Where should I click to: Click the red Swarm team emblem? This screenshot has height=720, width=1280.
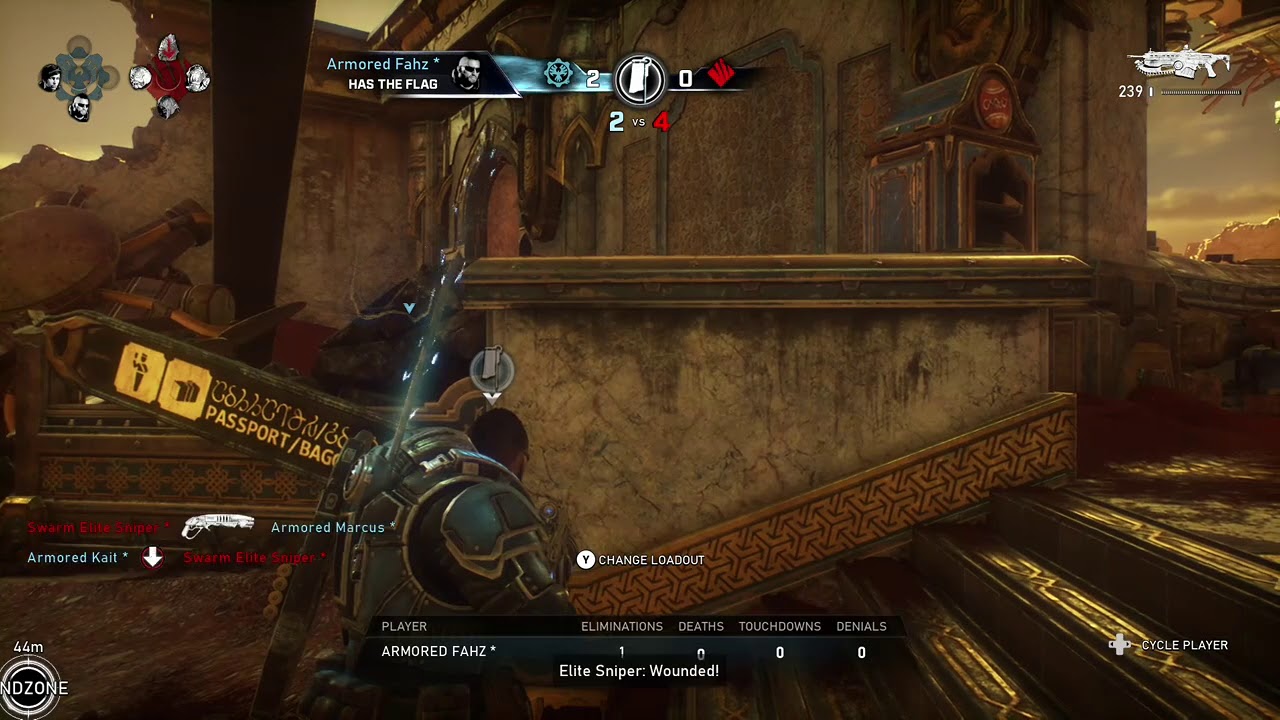721,75
